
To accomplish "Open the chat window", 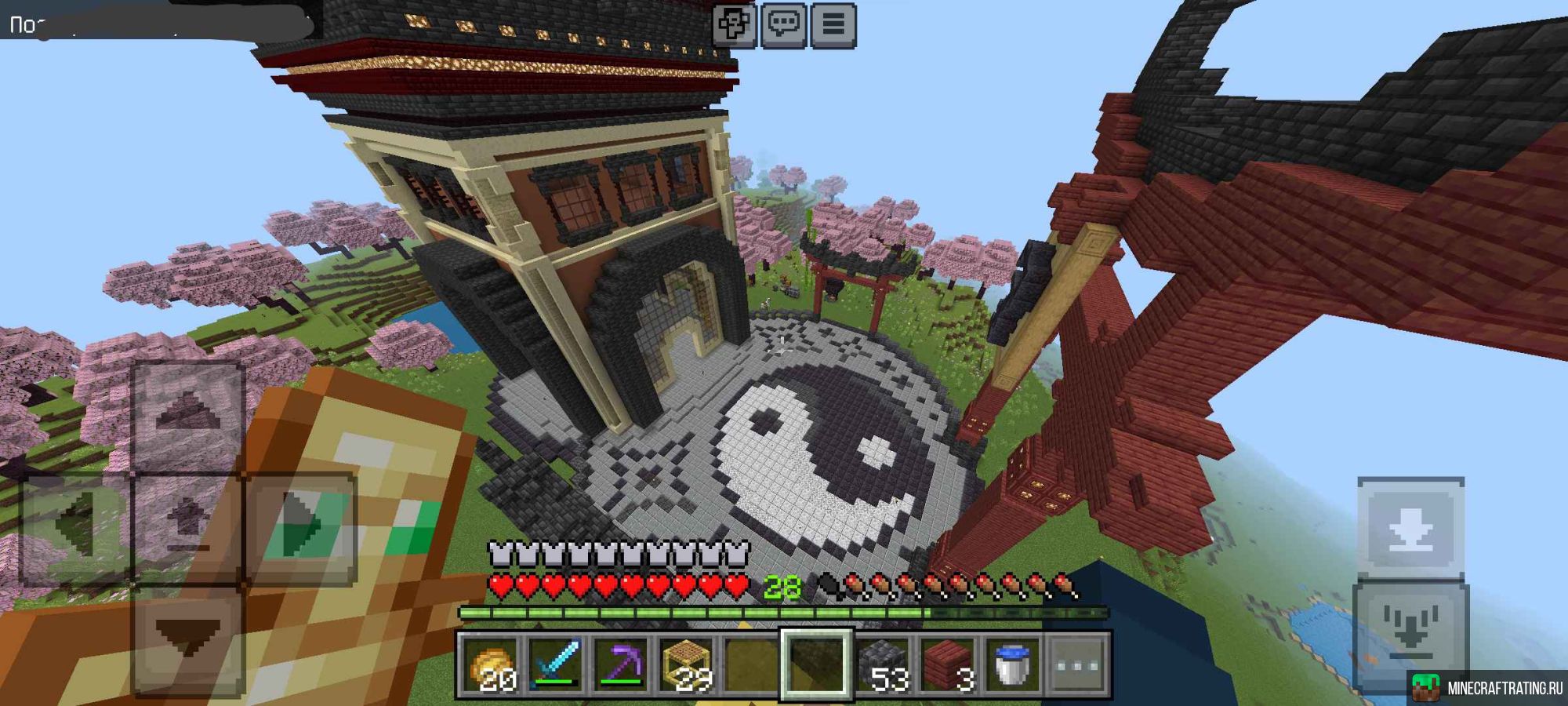I will pos(783,25).
